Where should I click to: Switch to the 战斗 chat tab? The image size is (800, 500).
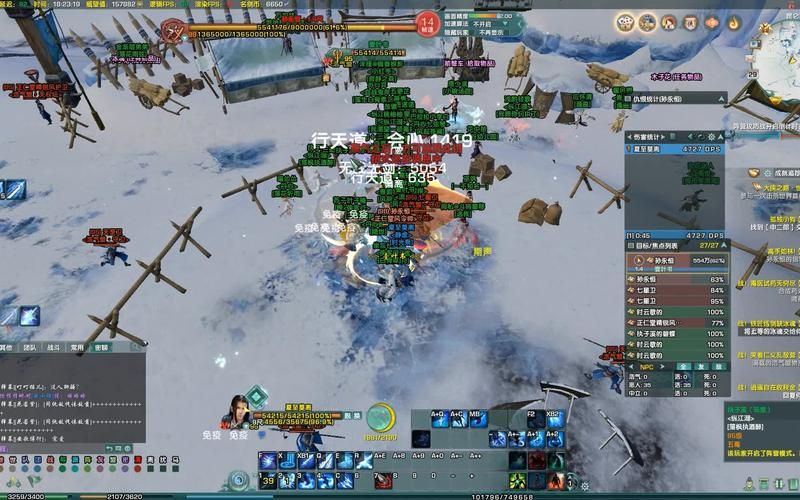coord(54,347)
